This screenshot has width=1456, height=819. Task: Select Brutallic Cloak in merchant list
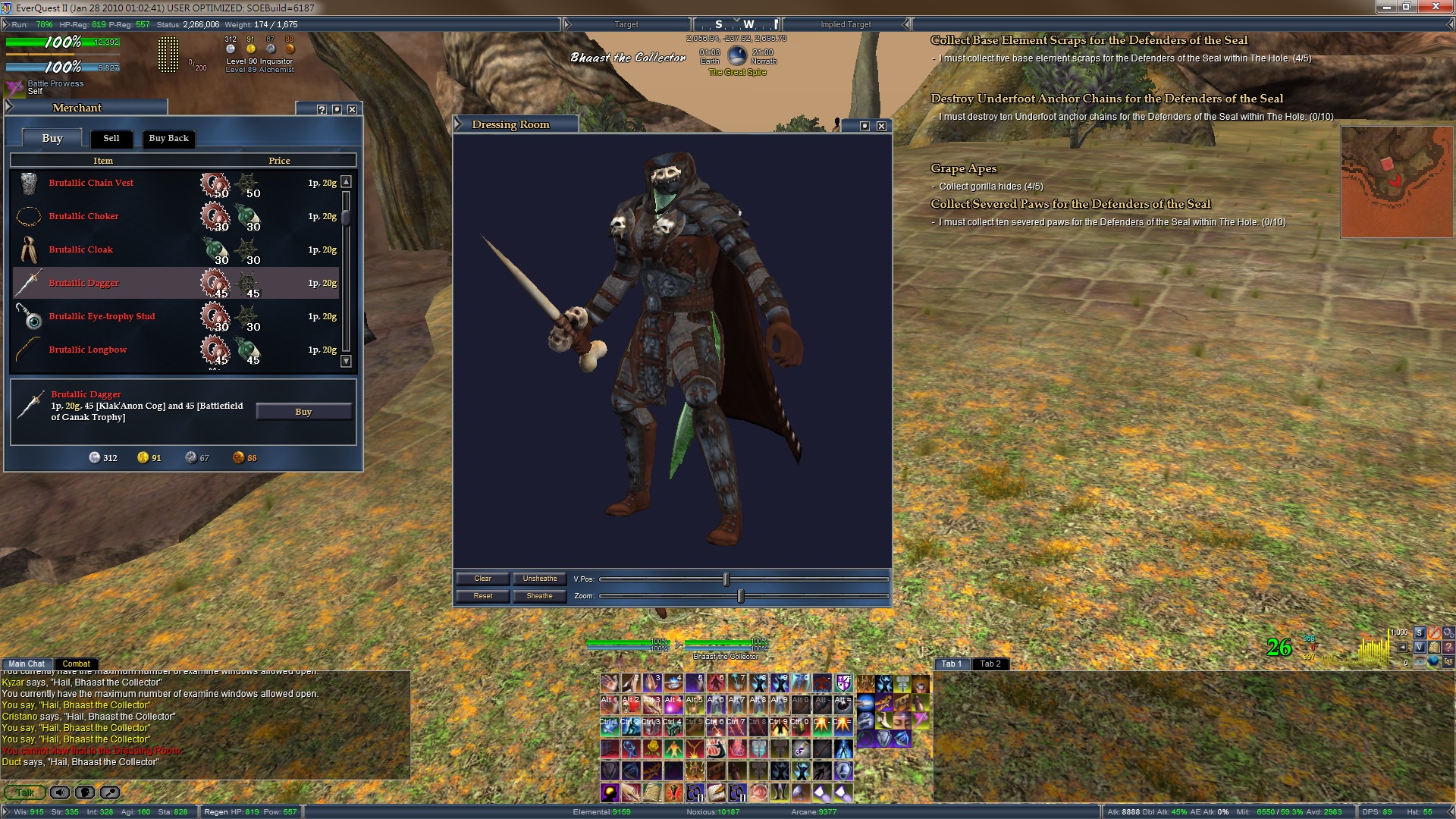click(x=80, y=249)
